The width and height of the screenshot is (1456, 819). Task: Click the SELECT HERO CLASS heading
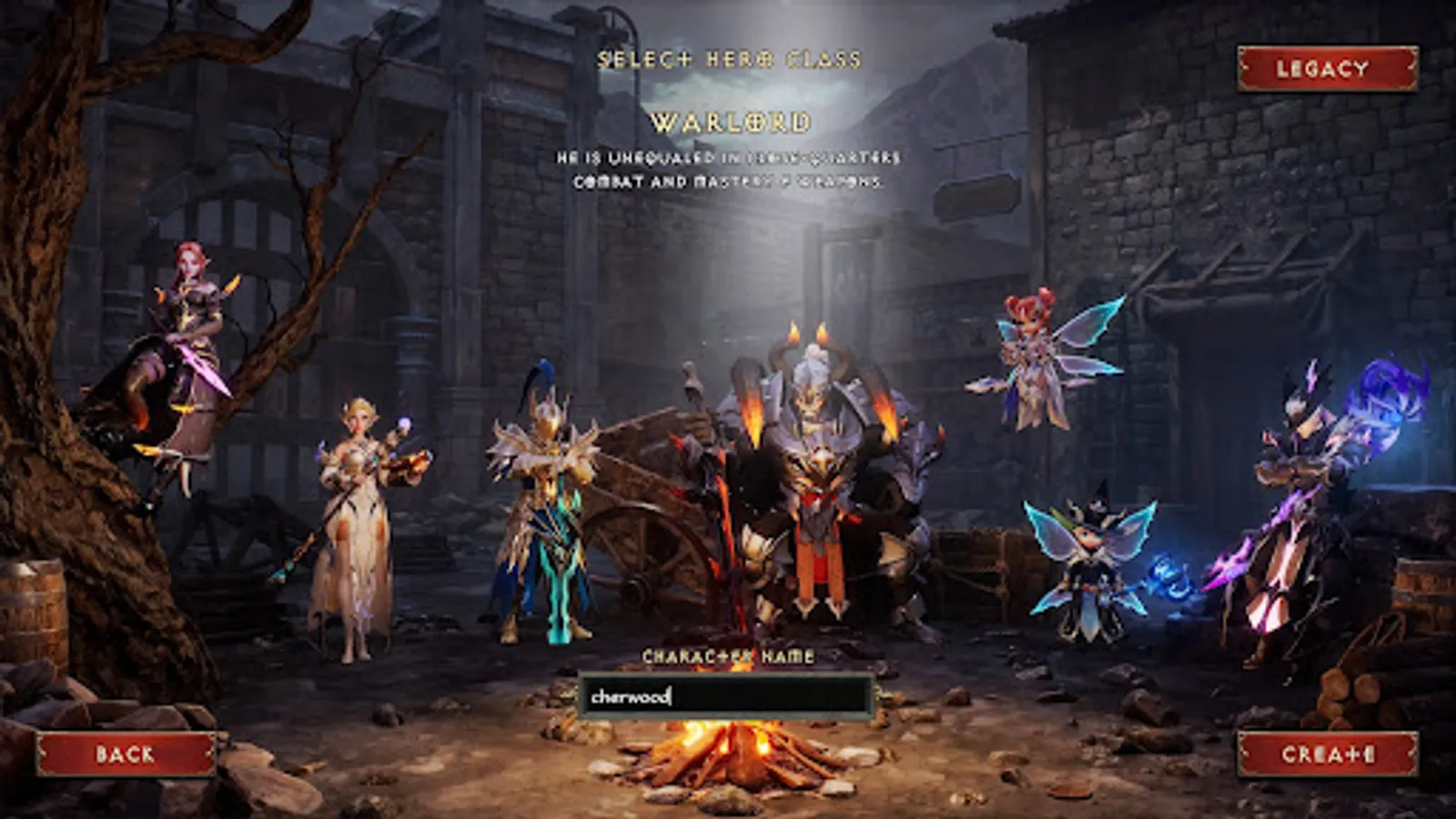point(728,61)
